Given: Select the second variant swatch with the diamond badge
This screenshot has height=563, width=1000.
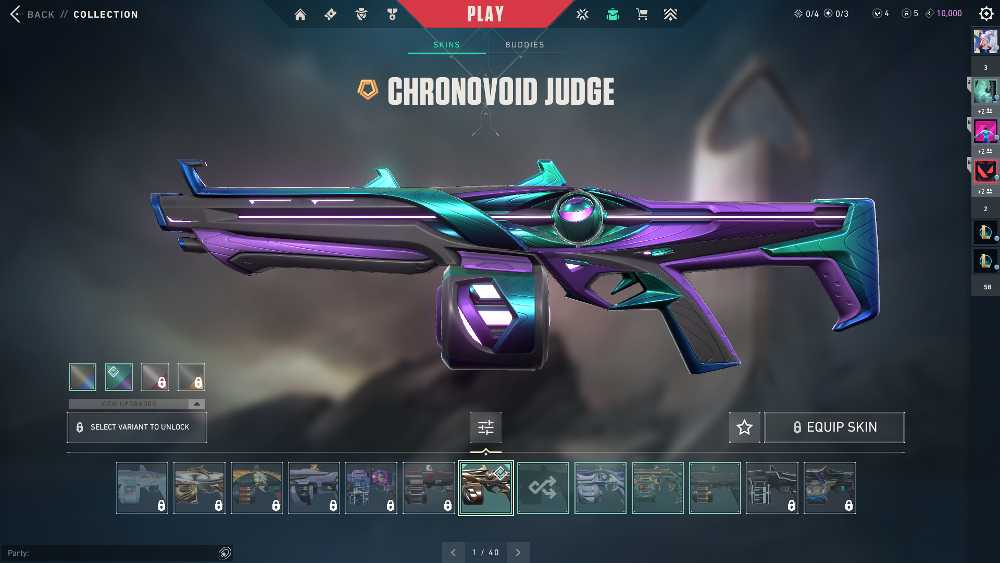Looking at the screenshot, I should pyautogui.click(x=119, y=377).
